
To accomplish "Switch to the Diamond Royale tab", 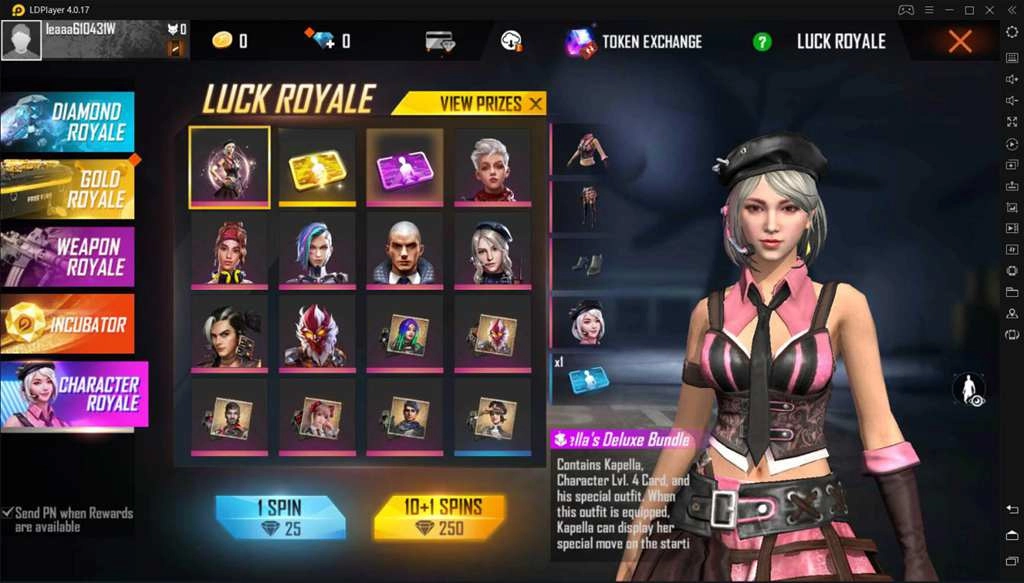I will [x=68, y=121].
